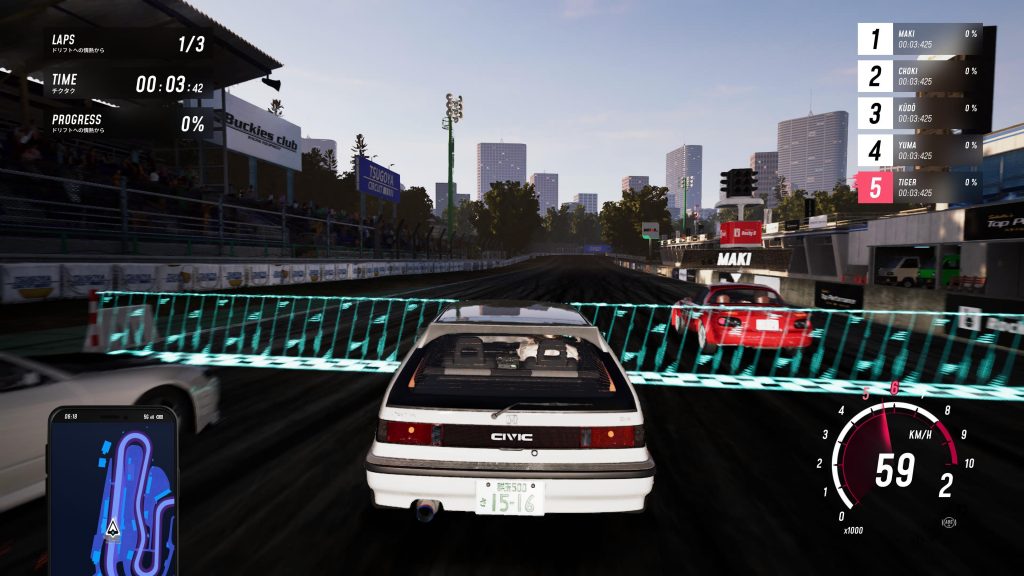
Task: Select MAKI in the race standings
Action: click(920, 39)
